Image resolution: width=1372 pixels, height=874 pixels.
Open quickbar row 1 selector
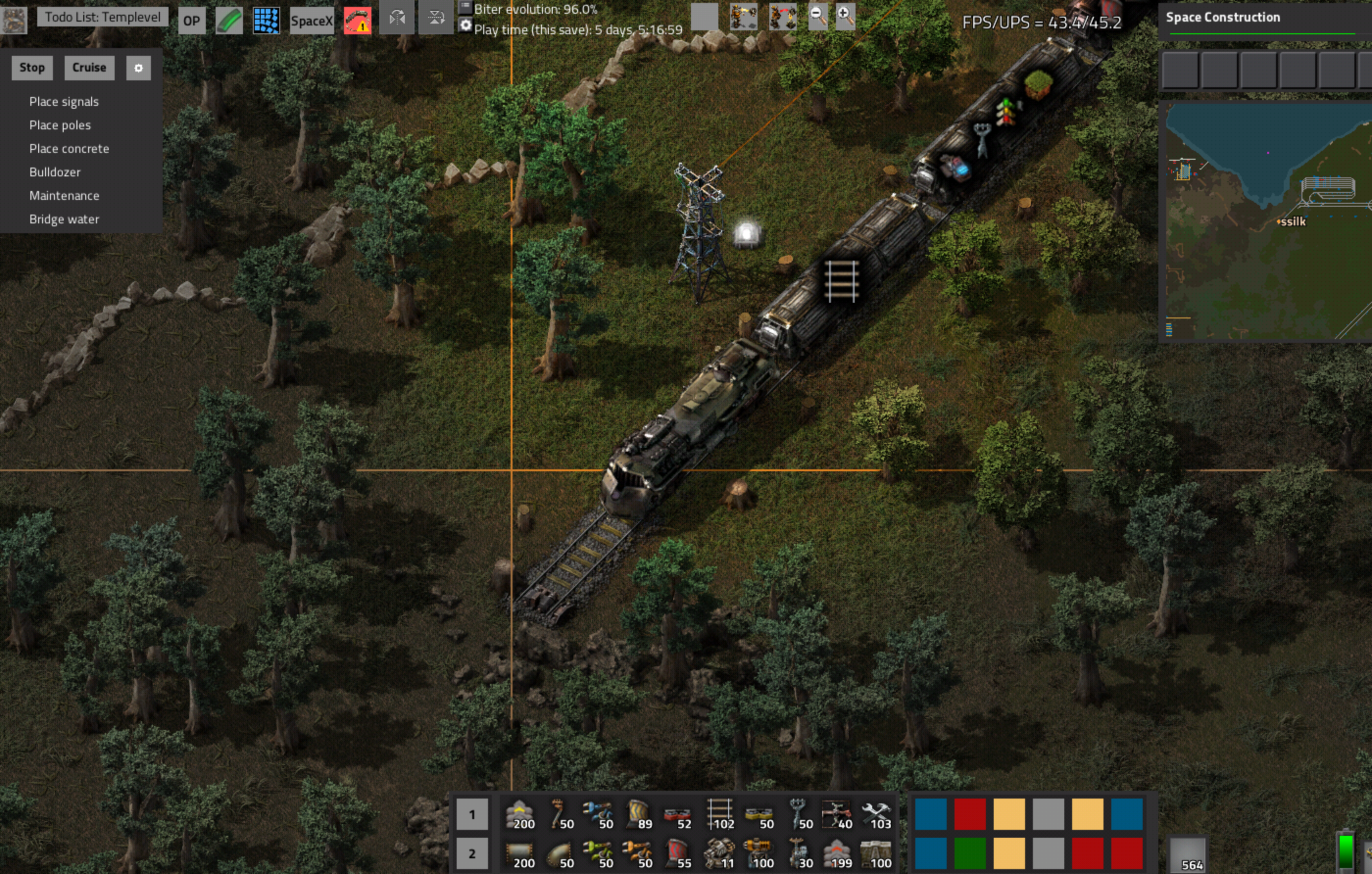click(471, 814)
